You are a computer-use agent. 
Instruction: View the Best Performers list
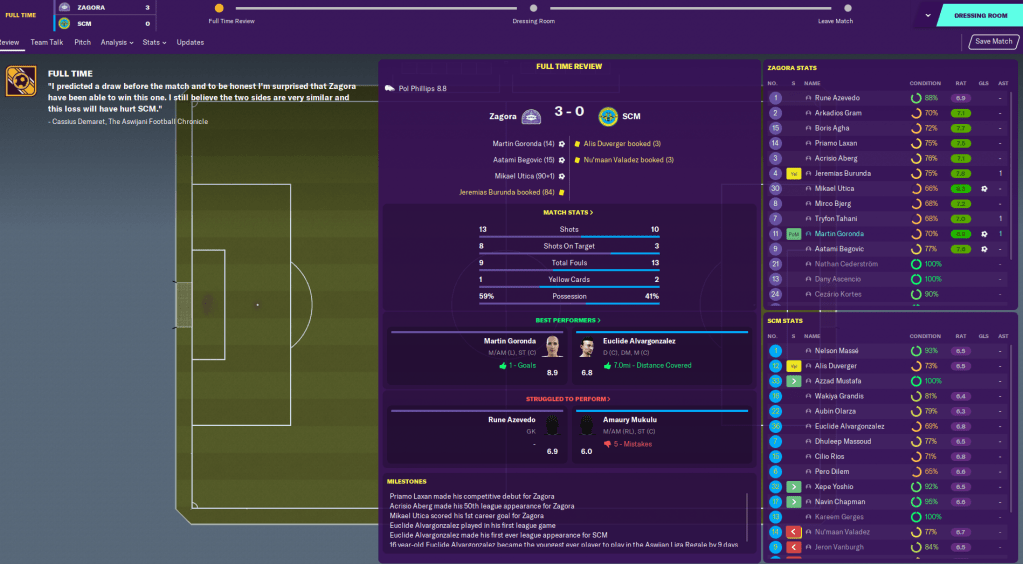568,320
